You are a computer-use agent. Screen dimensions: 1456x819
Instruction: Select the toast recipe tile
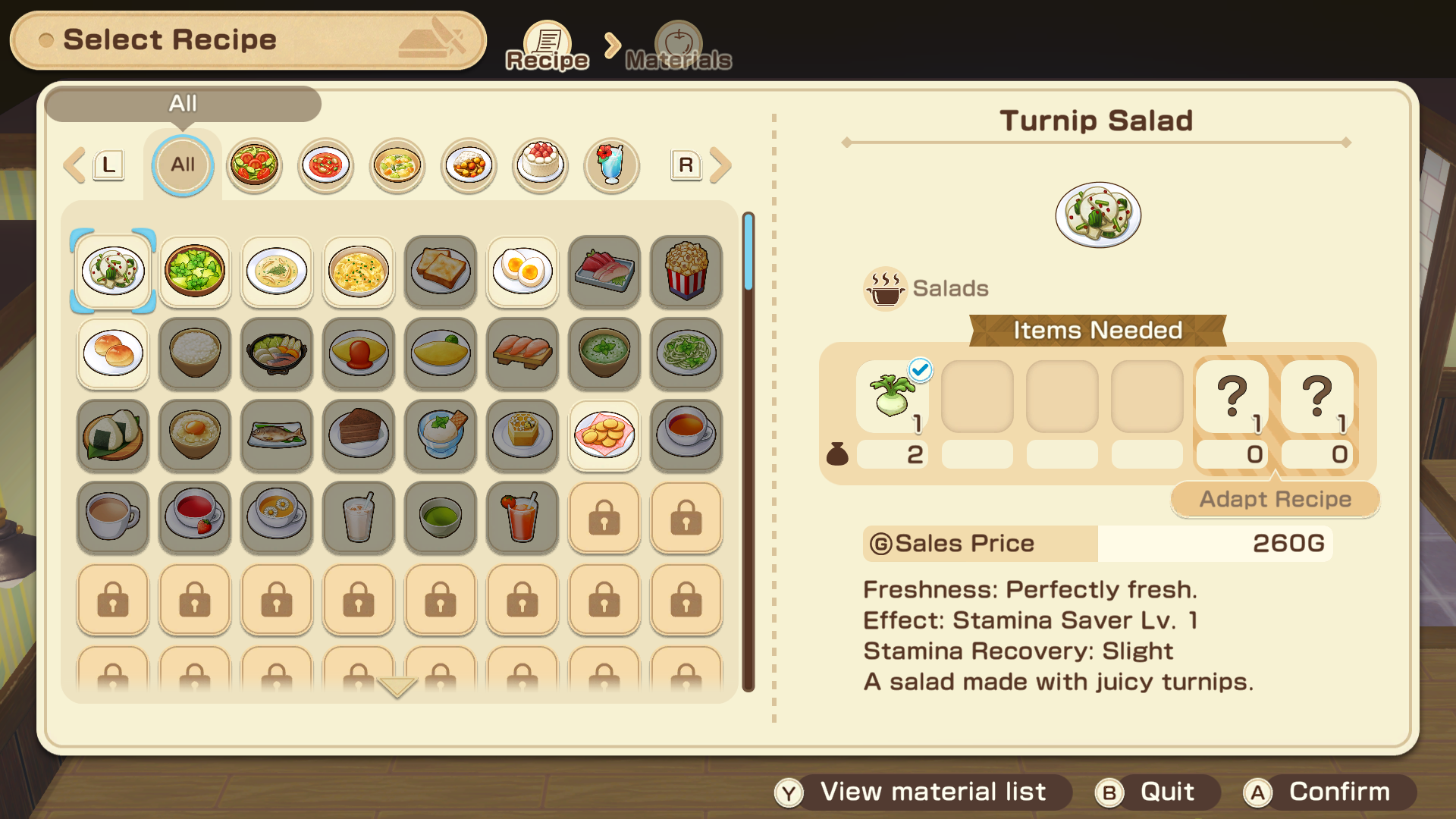point(441,271)
